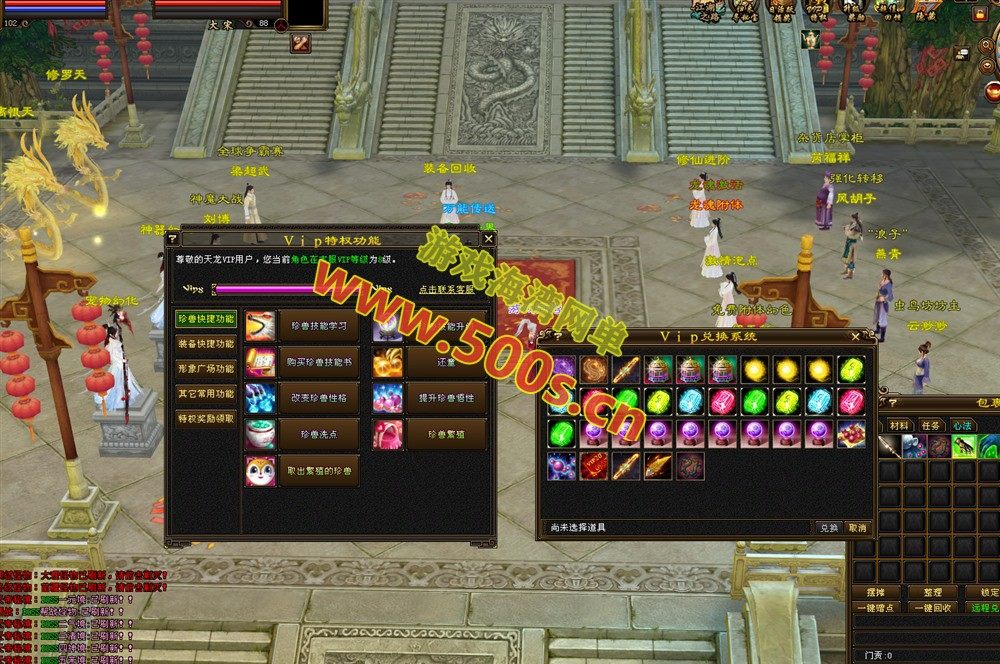1000x664 pixels.
Task: Choose 提升珍兽悟性
Action: click(x=446, y=398)
